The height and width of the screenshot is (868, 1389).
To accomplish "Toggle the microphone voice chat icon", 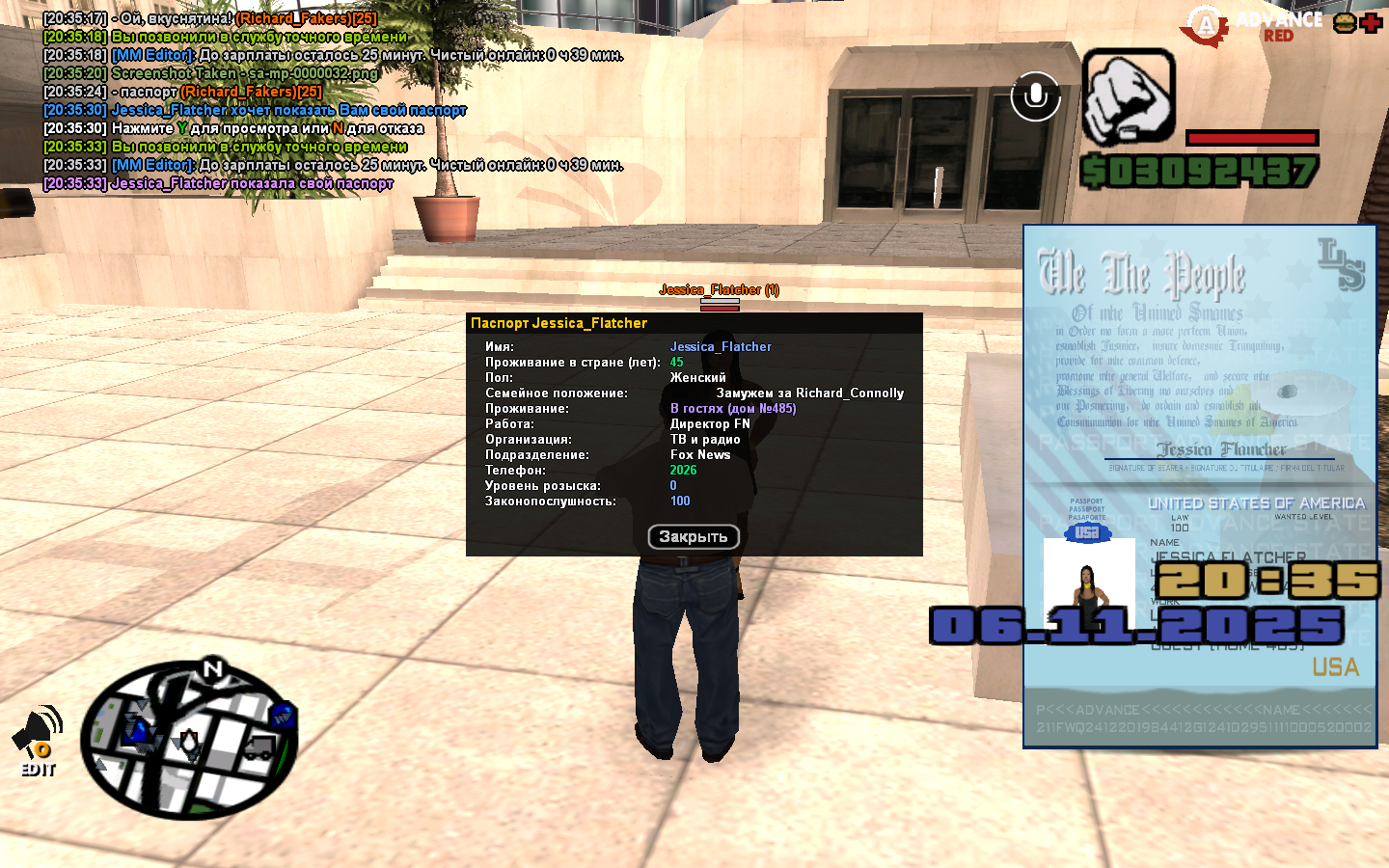I will pyautogui.click(x=1035, y=96).
